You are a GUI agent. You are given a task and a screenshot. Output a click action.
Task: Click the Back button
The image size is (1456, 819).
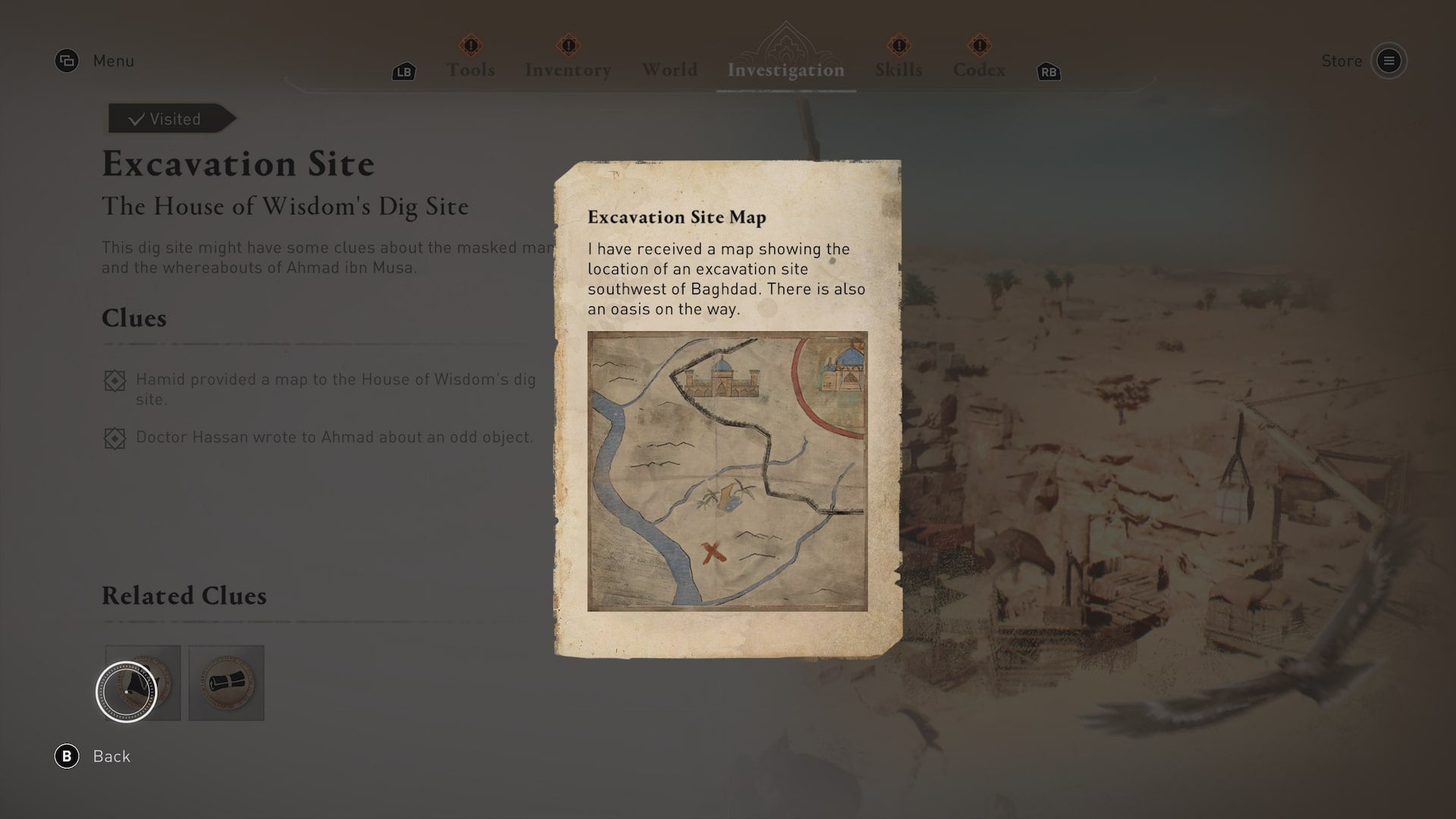[x=111, y=756]
